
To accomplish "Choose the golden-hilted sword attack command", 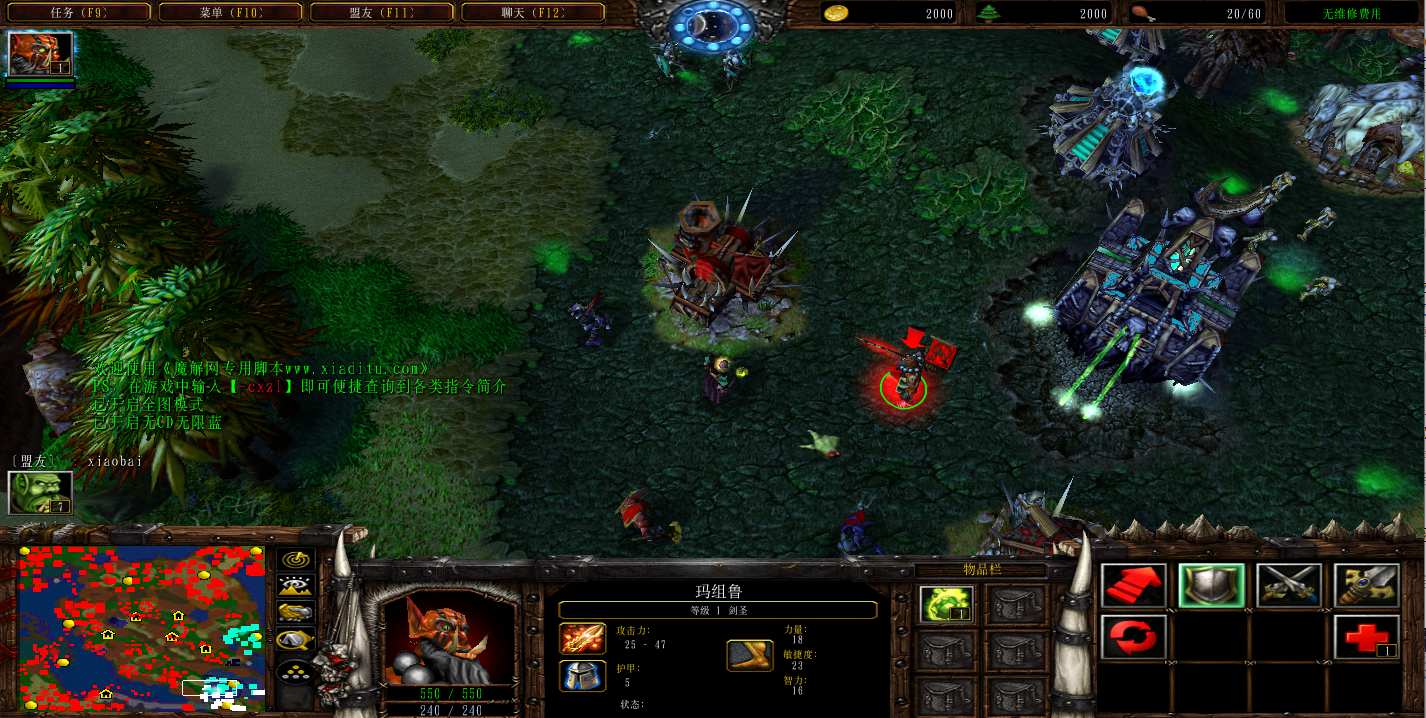I will pyautogui.click(x=1366, y=586).
